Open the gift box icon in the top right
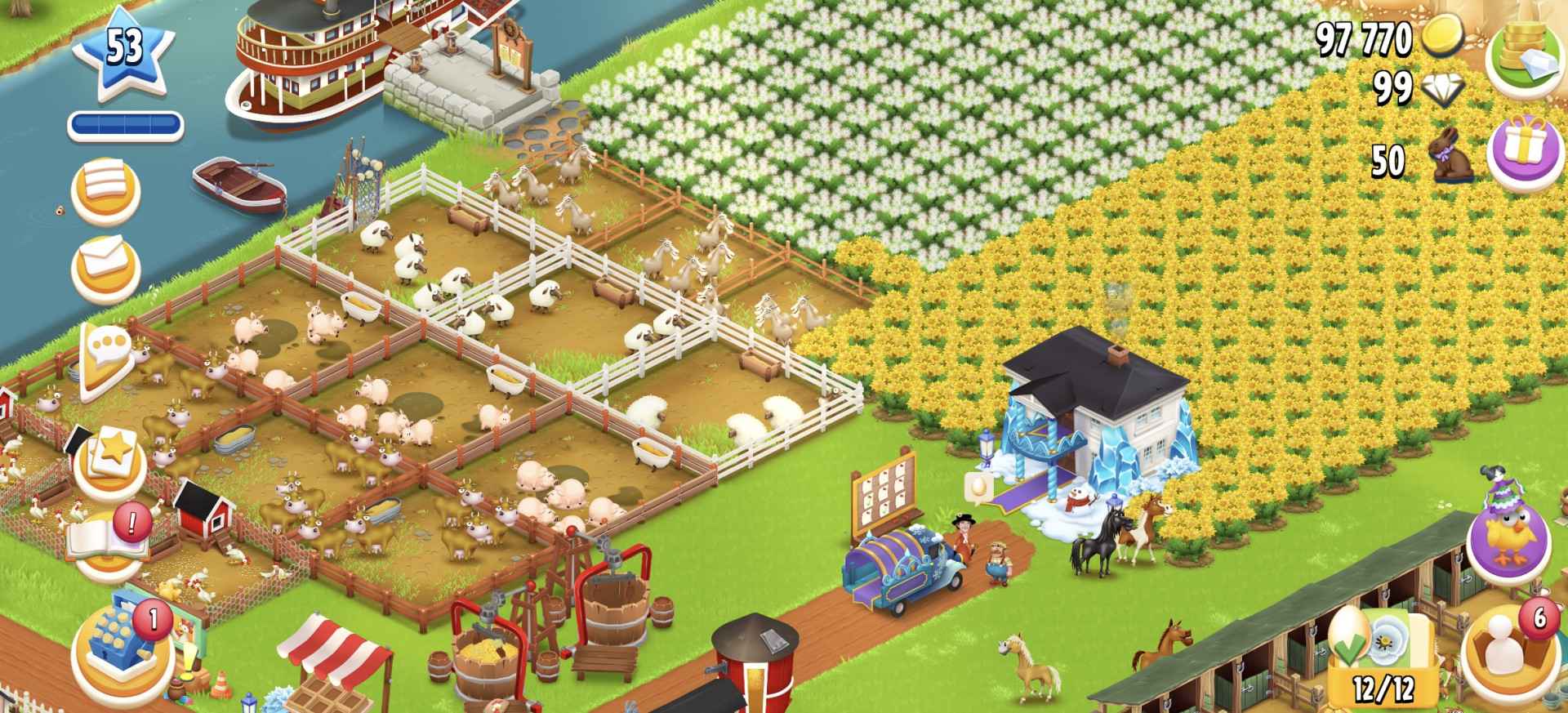The width and height of the screenshot is (1568, 713). (x=1526, y=148)
